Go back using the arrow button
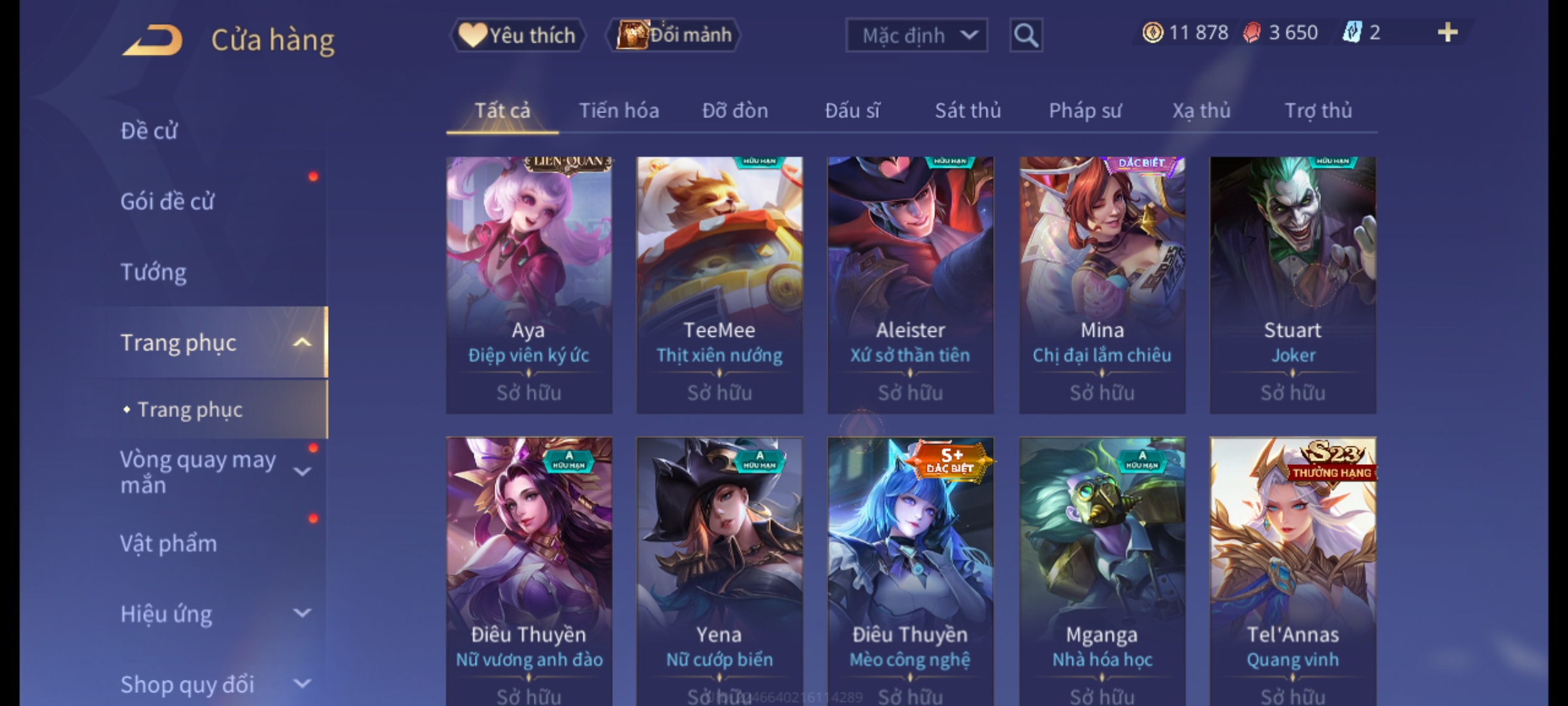Screen dimensions: 1568x706 152,40
